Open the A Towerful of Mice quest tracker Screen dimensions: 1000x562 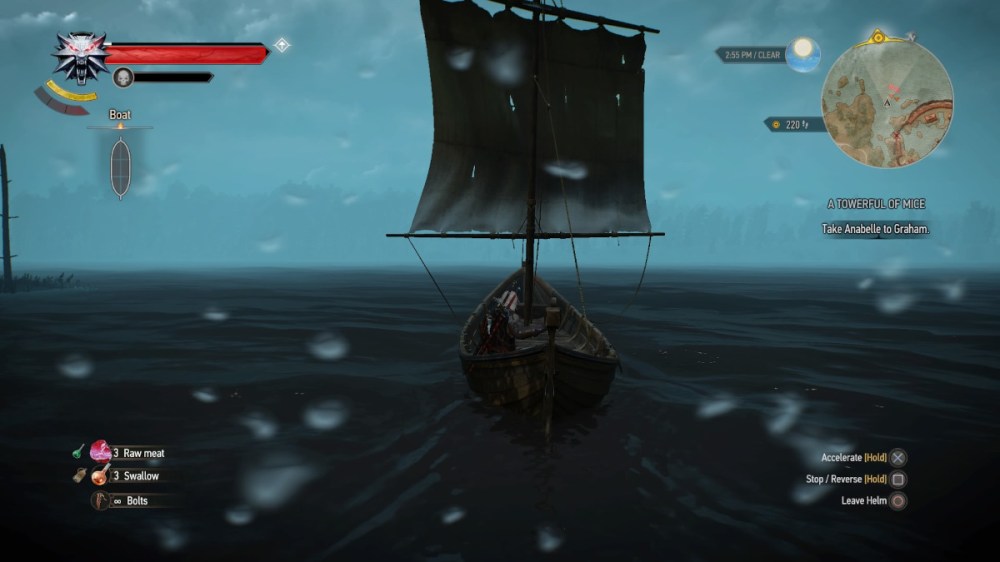coord(875,204)
